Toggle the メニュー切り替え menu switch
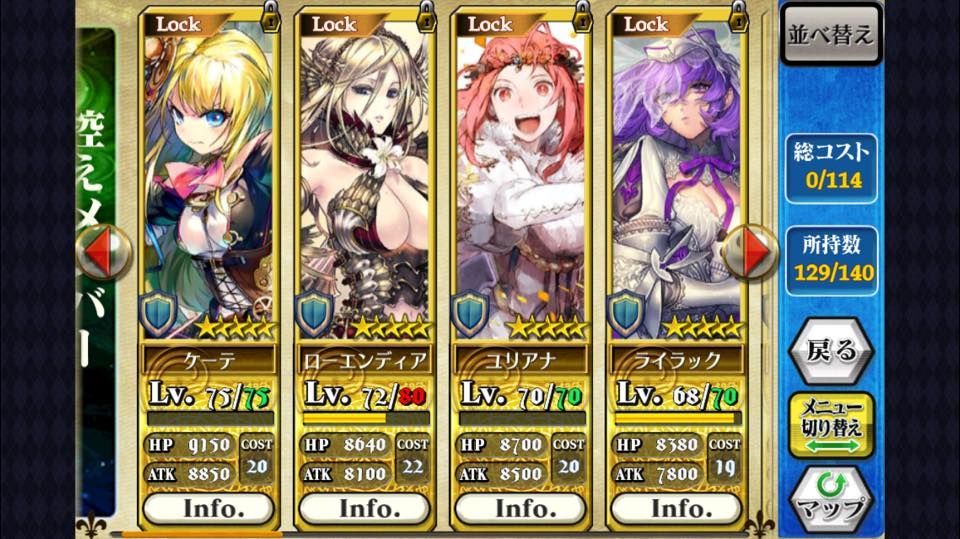 tap(830, 425)
